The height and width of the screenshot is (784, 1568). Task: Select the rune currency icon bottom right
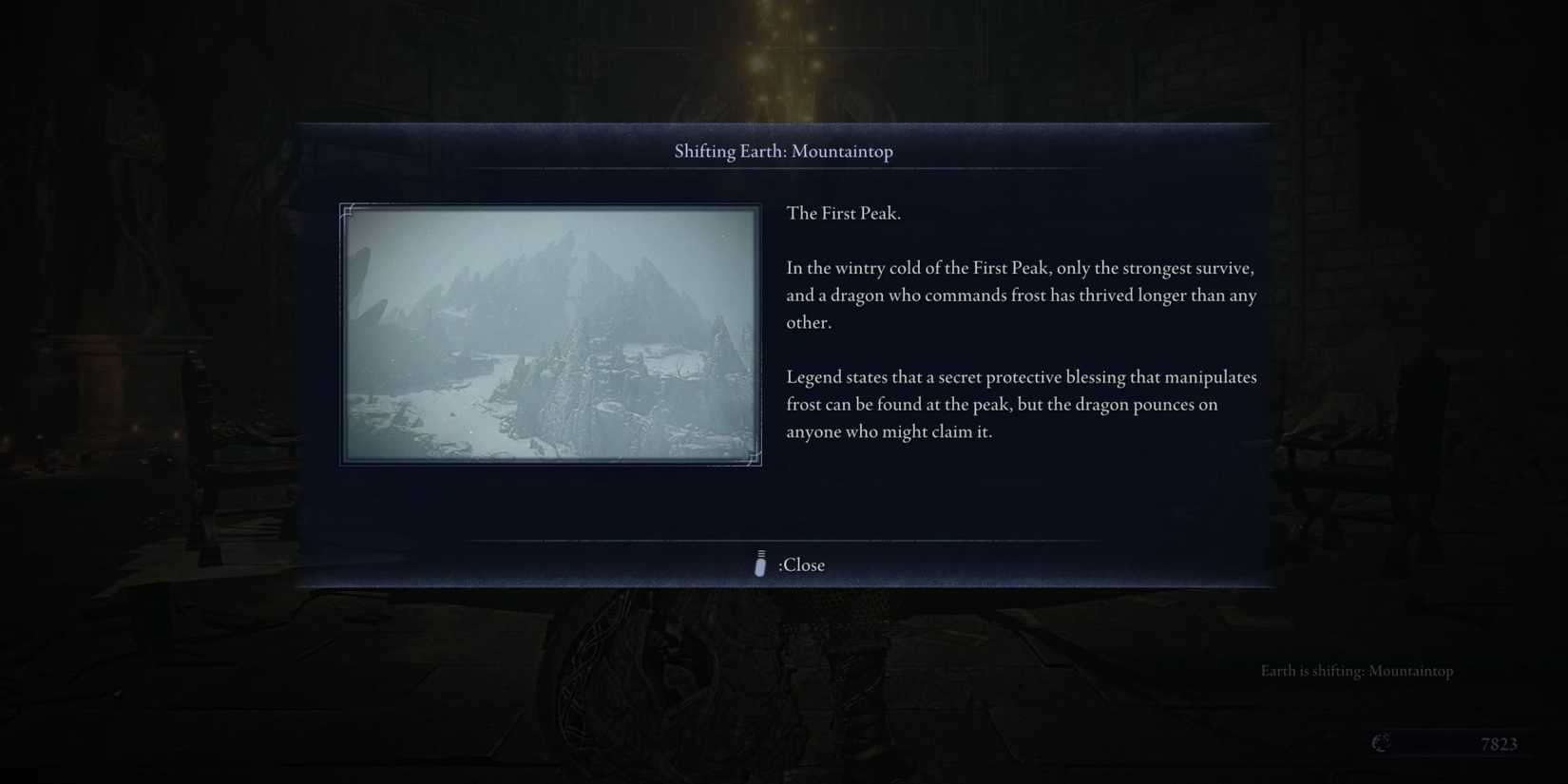point(1380,744)
